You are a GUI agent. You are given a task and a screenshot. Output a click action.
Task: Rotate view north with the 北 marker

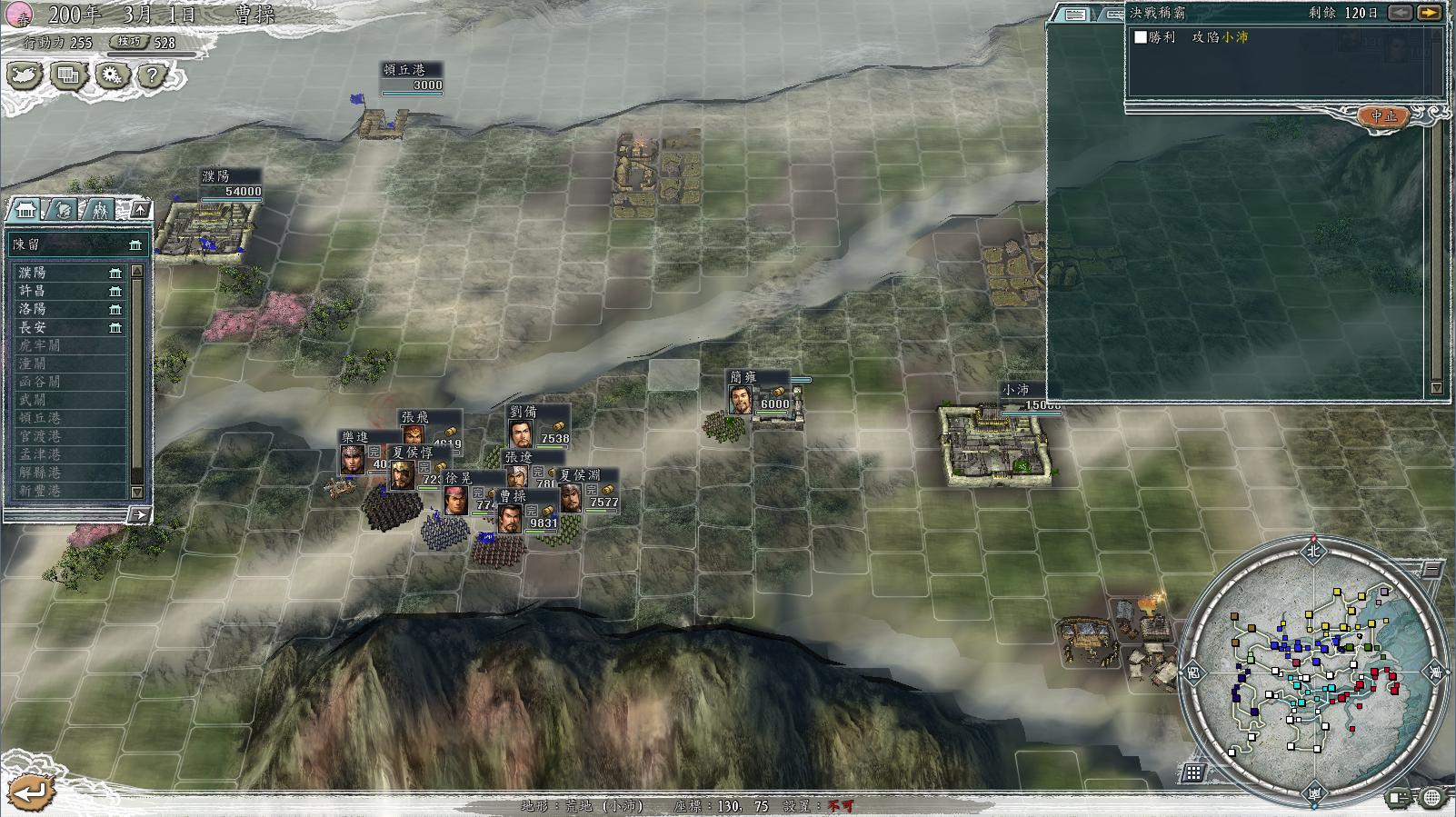click(x=1313, y=551)
